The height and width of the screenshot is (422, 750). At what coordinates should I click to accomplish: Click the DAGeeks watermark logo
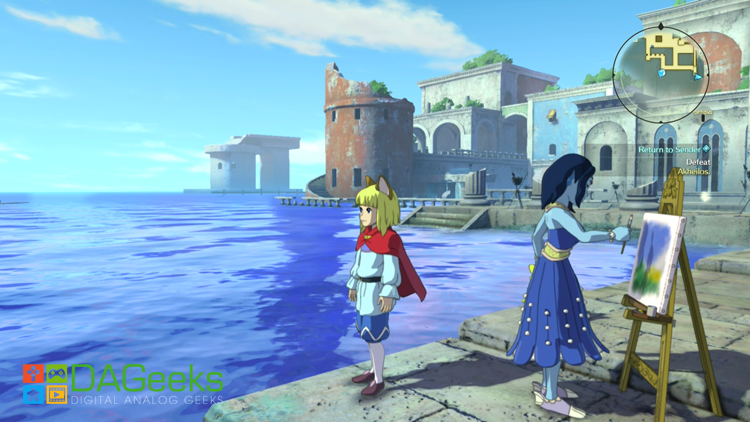[123, 384]
